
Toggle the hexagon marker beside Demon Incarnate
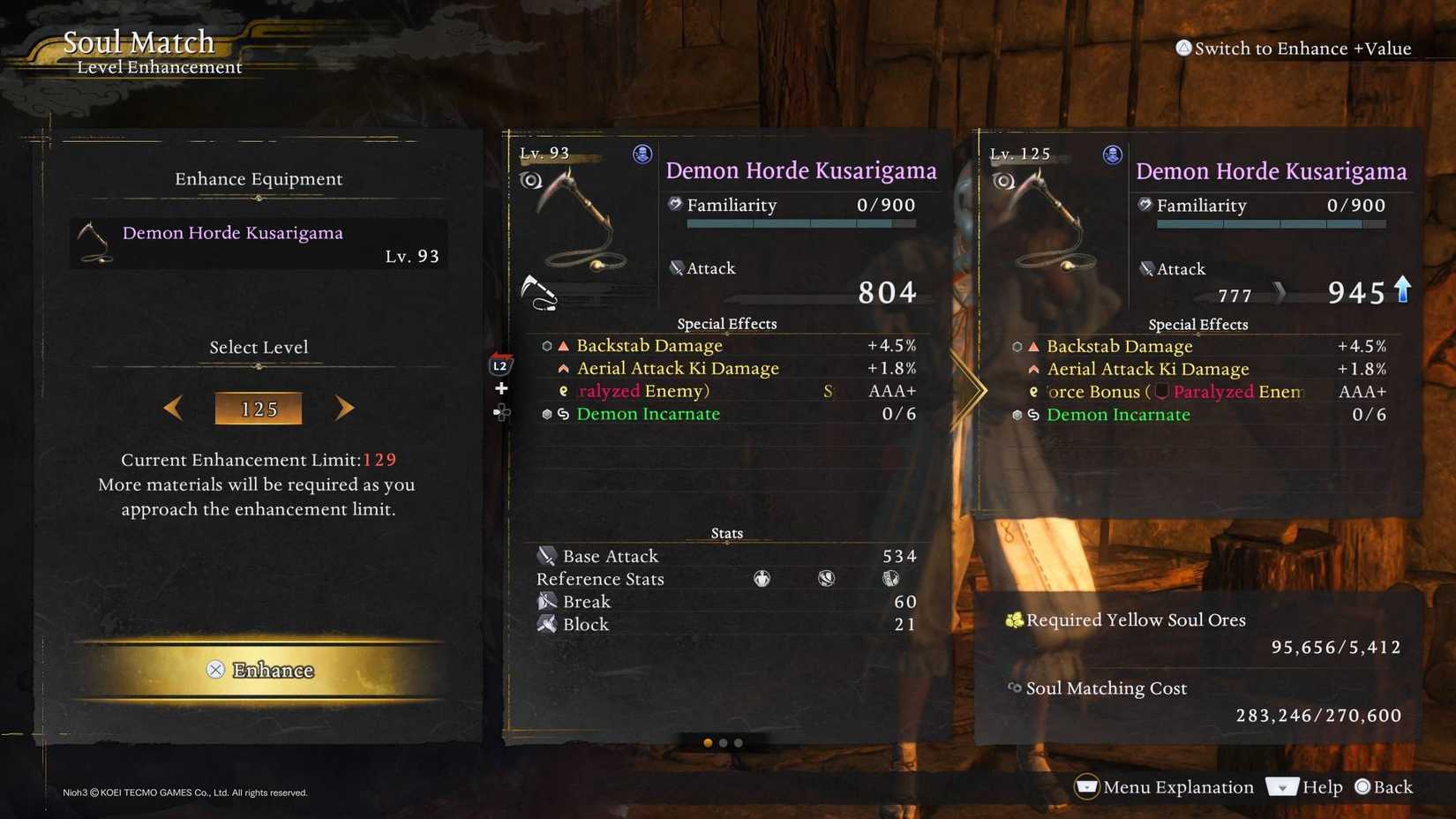547,414
